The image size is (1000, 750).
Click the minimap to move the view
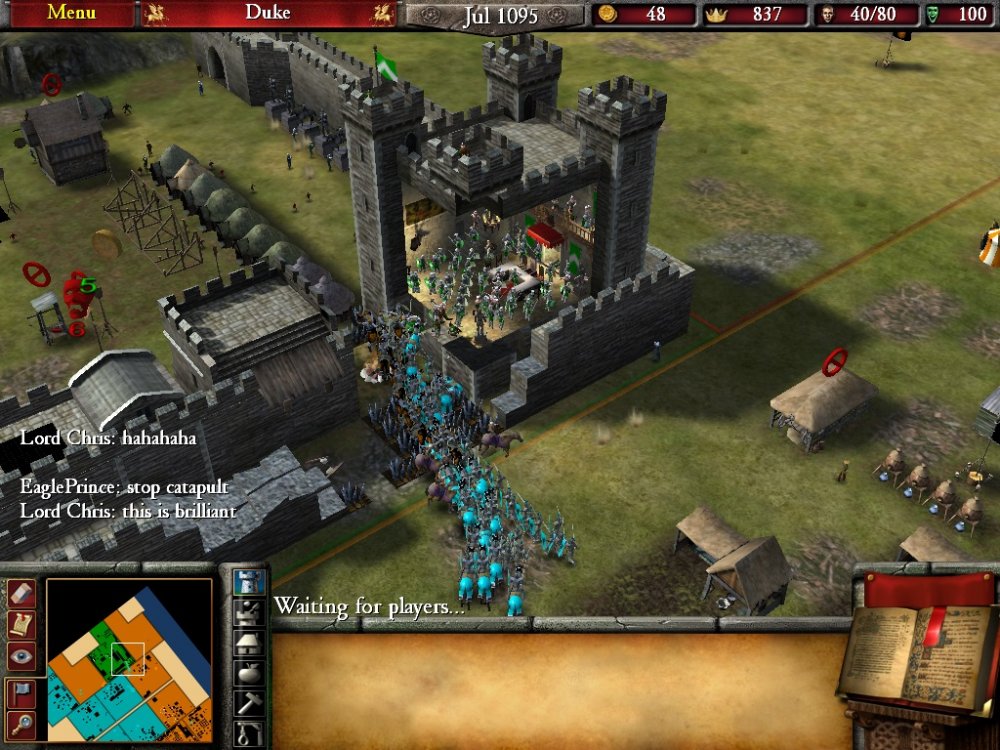coord(129,660)
